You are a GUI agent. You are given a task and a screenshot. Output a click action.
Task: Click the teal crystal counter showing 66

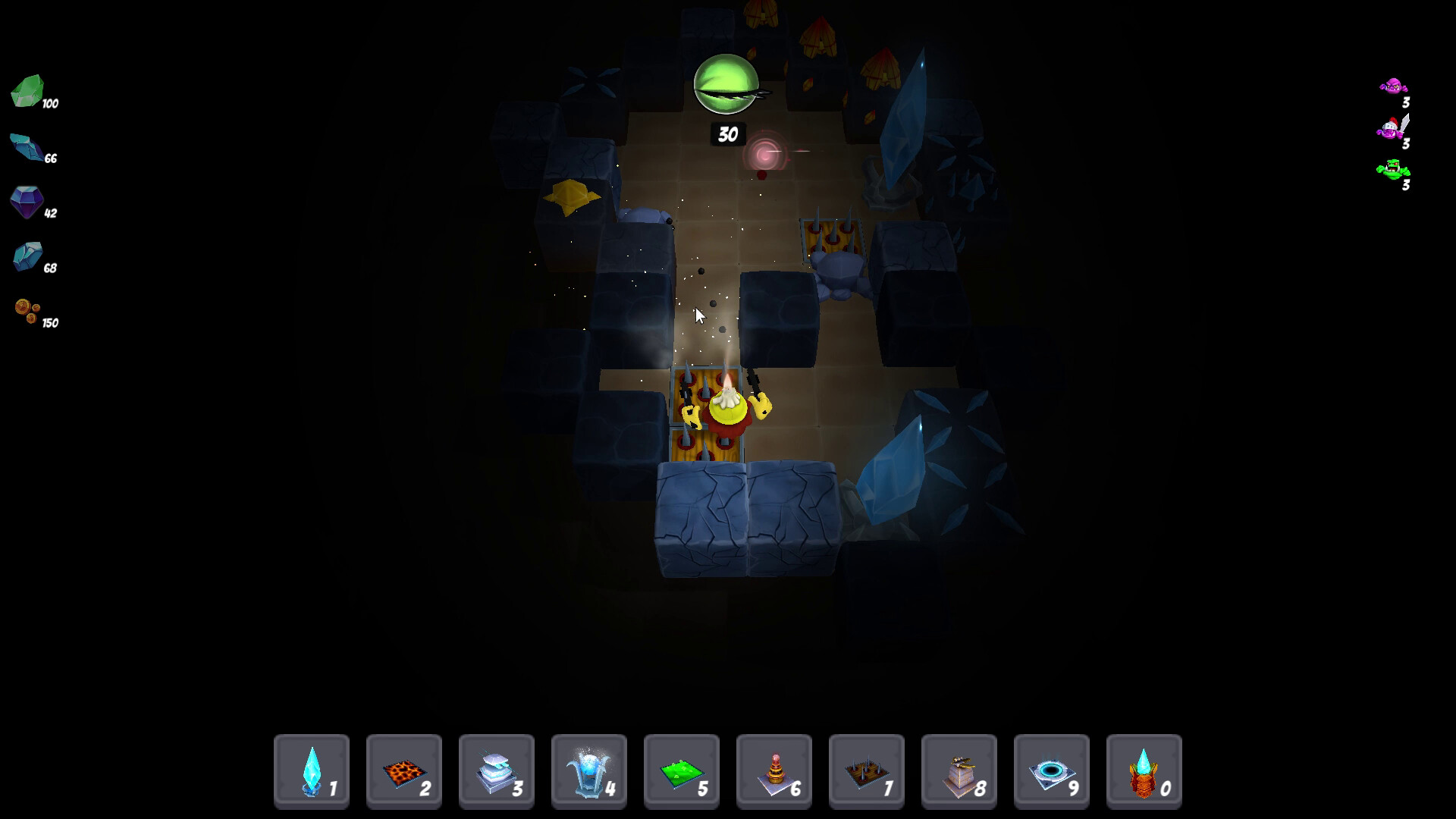(30, 150)
